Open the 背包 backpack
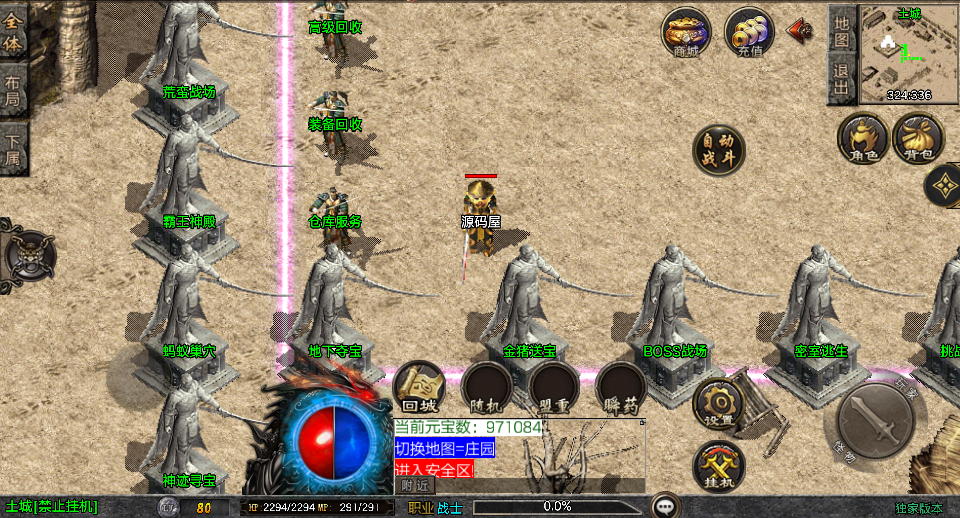Screen dimensions: 960x518 [x=918, y=139]
